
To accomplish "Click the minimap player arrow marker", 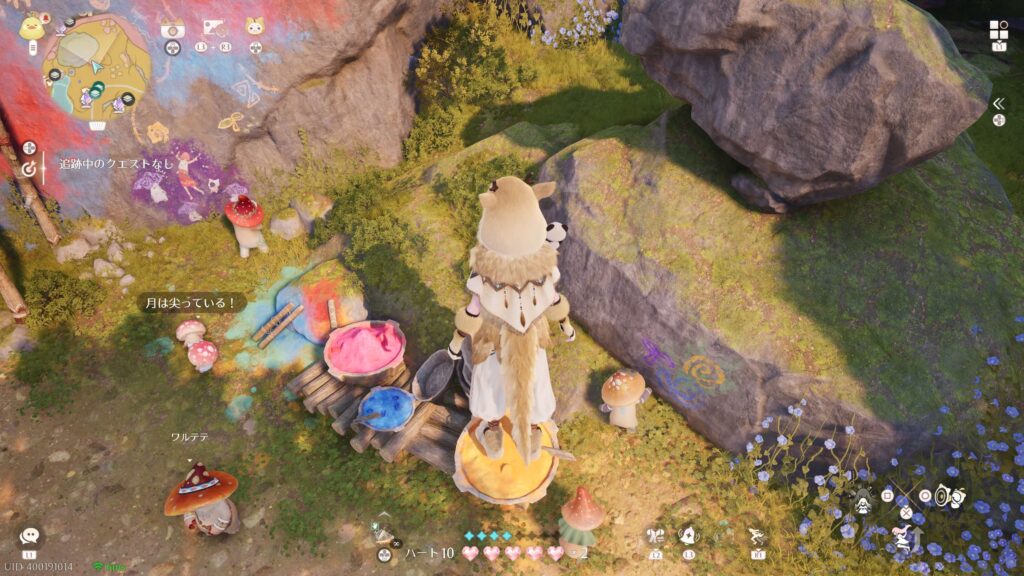I will [97, 67].
